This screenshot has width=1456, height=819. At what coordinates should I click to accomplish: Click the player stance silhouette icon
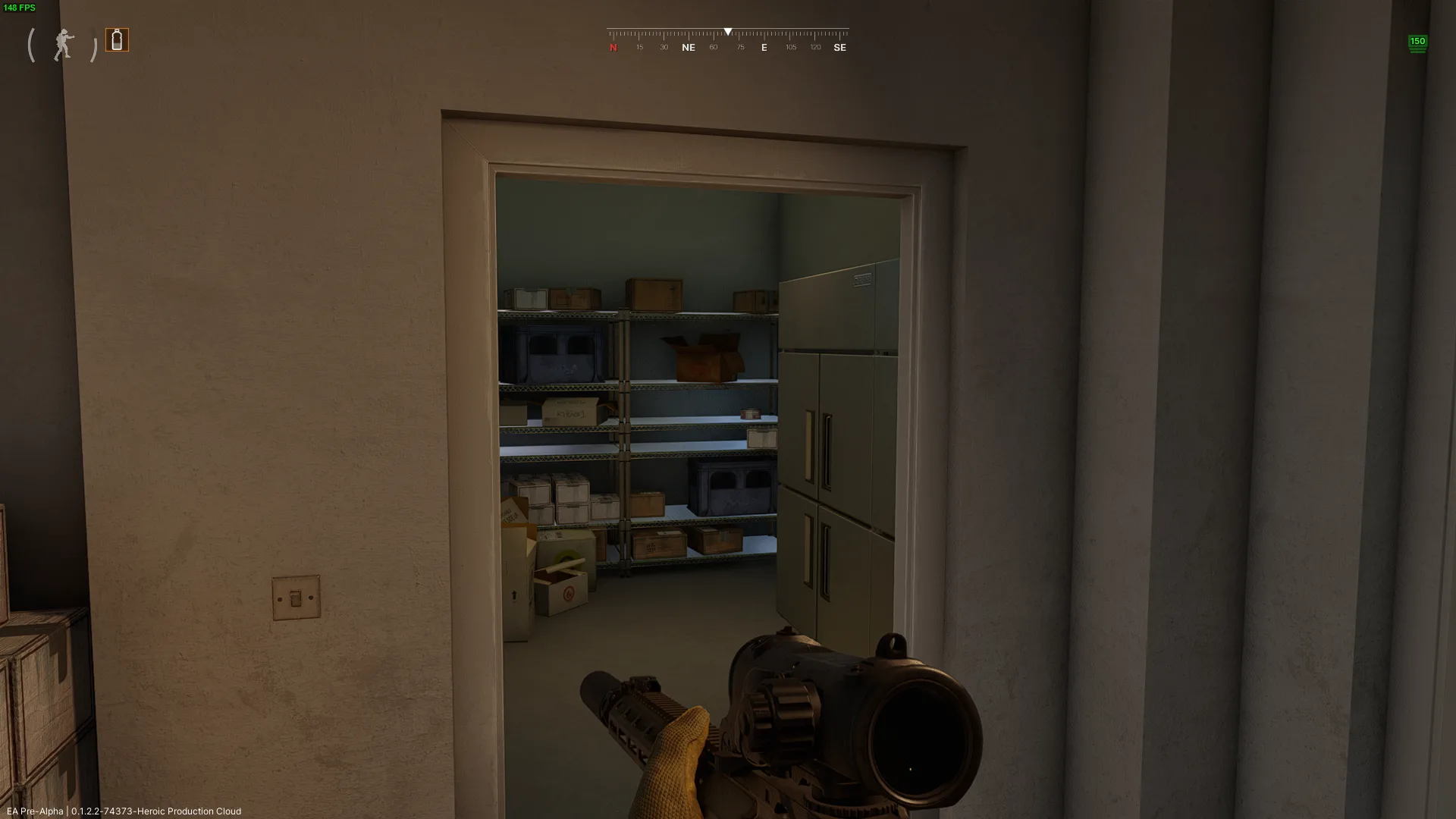tap(64, 45)
